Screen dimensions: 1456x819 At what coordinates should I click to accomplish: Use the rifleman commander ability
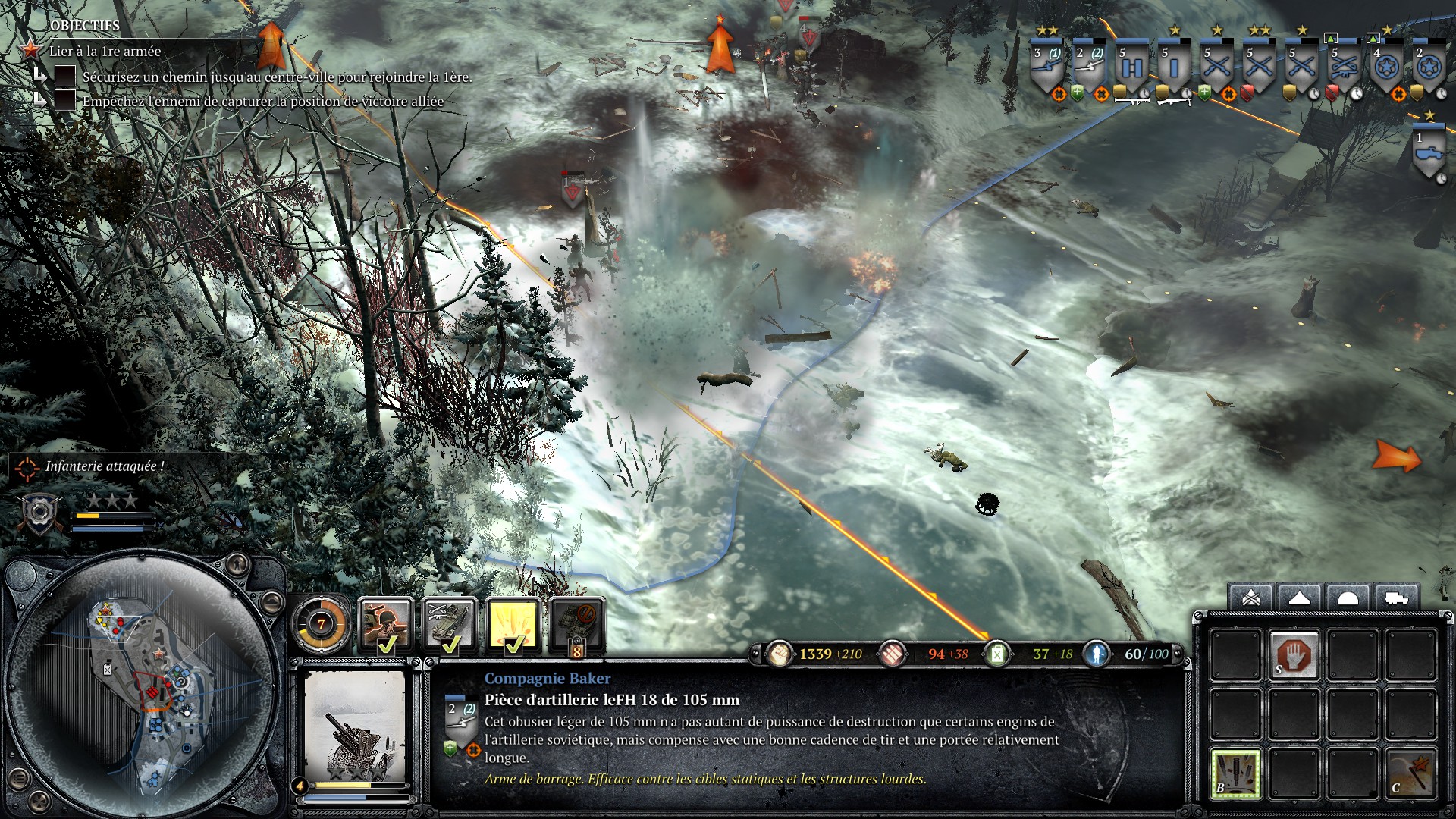click(385, 625)
